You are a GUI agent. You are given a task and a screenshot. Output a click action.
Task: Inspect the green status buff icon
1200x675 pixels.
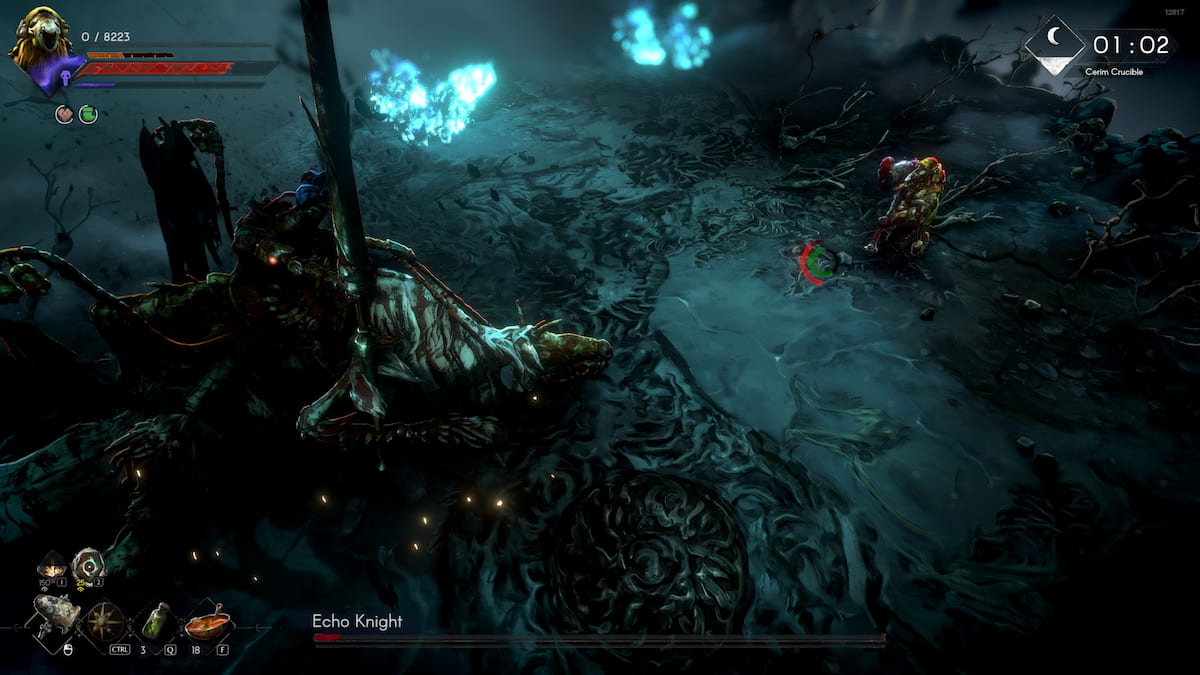(x=88, y=115)
